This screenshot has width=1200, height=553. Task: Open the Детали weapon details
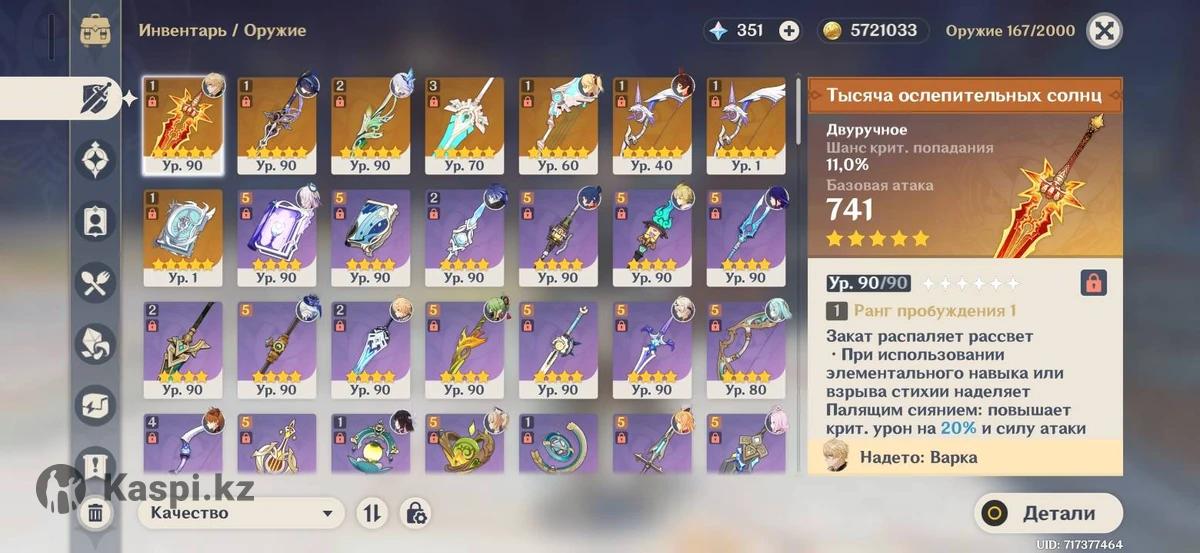point(1048,514)
